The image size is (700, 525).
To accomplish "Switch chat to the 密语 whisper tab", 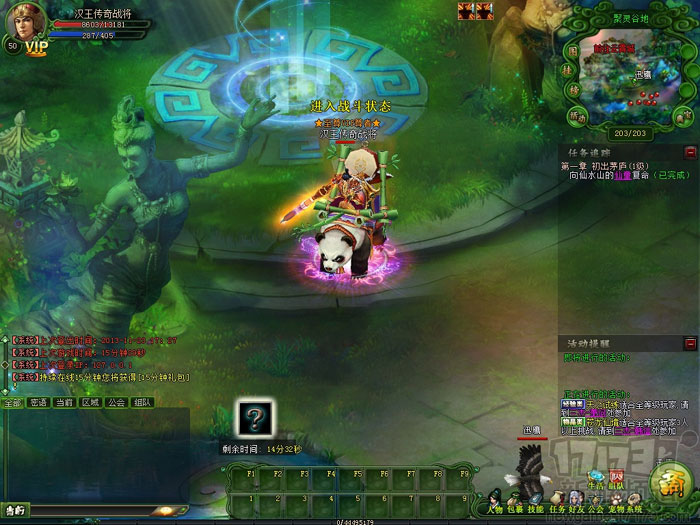I will pyautogui.click(x=38, y=403).
